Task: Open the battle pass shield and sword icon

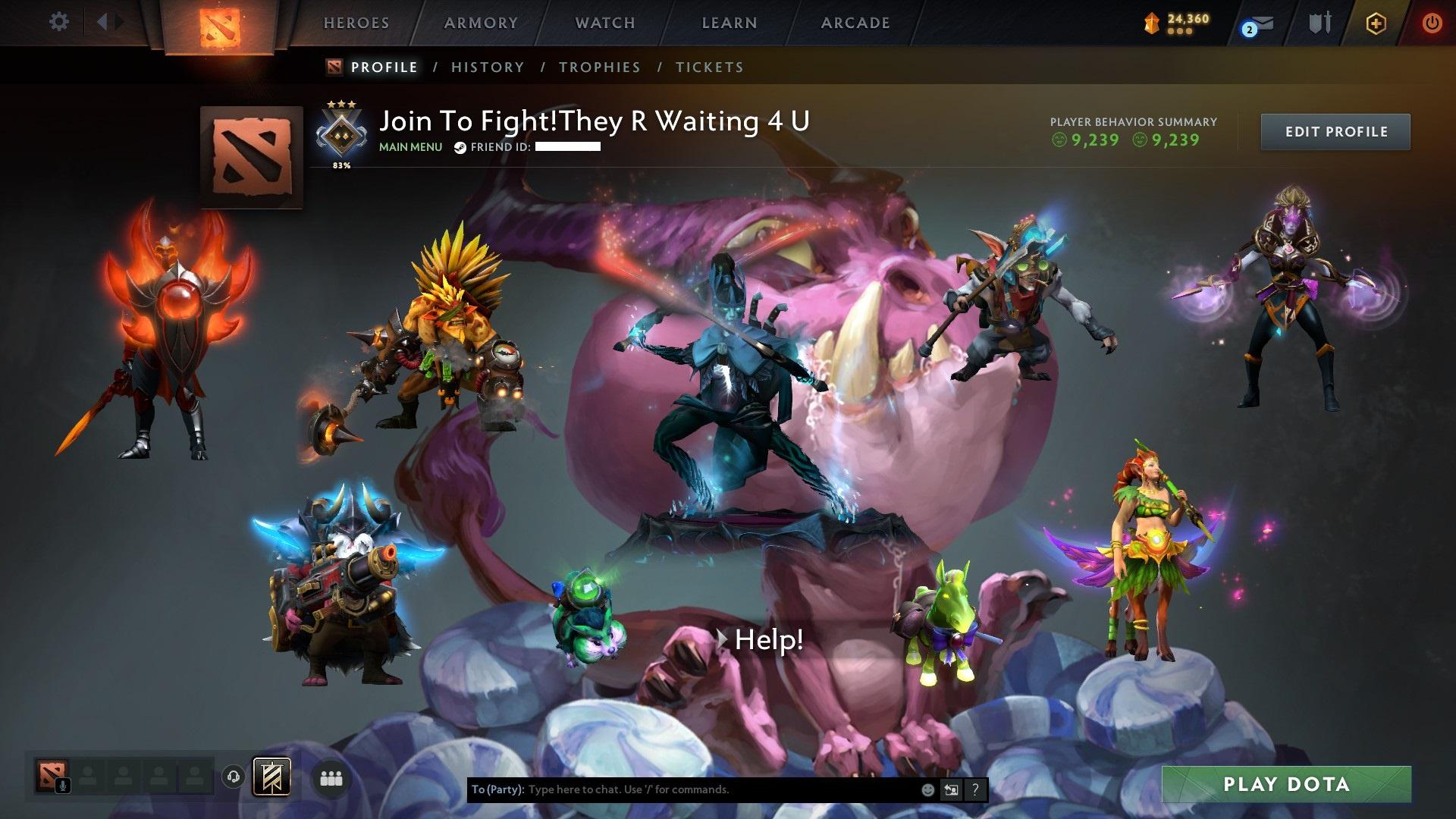Action: click(x=1321, y=23)
